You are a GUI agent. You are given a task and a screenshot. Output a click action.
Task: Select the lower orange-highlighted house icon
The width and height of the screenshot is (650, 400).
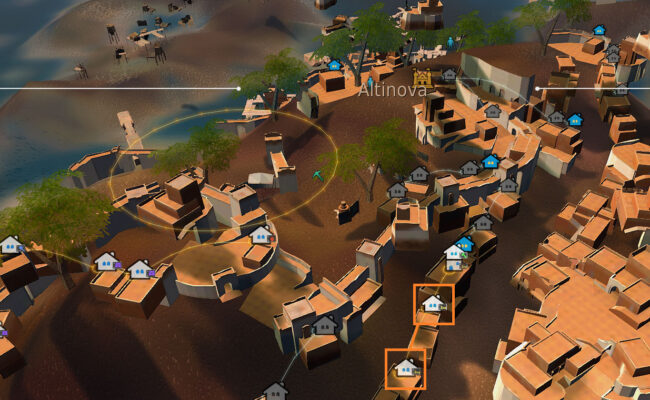pyautogui.click(x=405, y=367)
